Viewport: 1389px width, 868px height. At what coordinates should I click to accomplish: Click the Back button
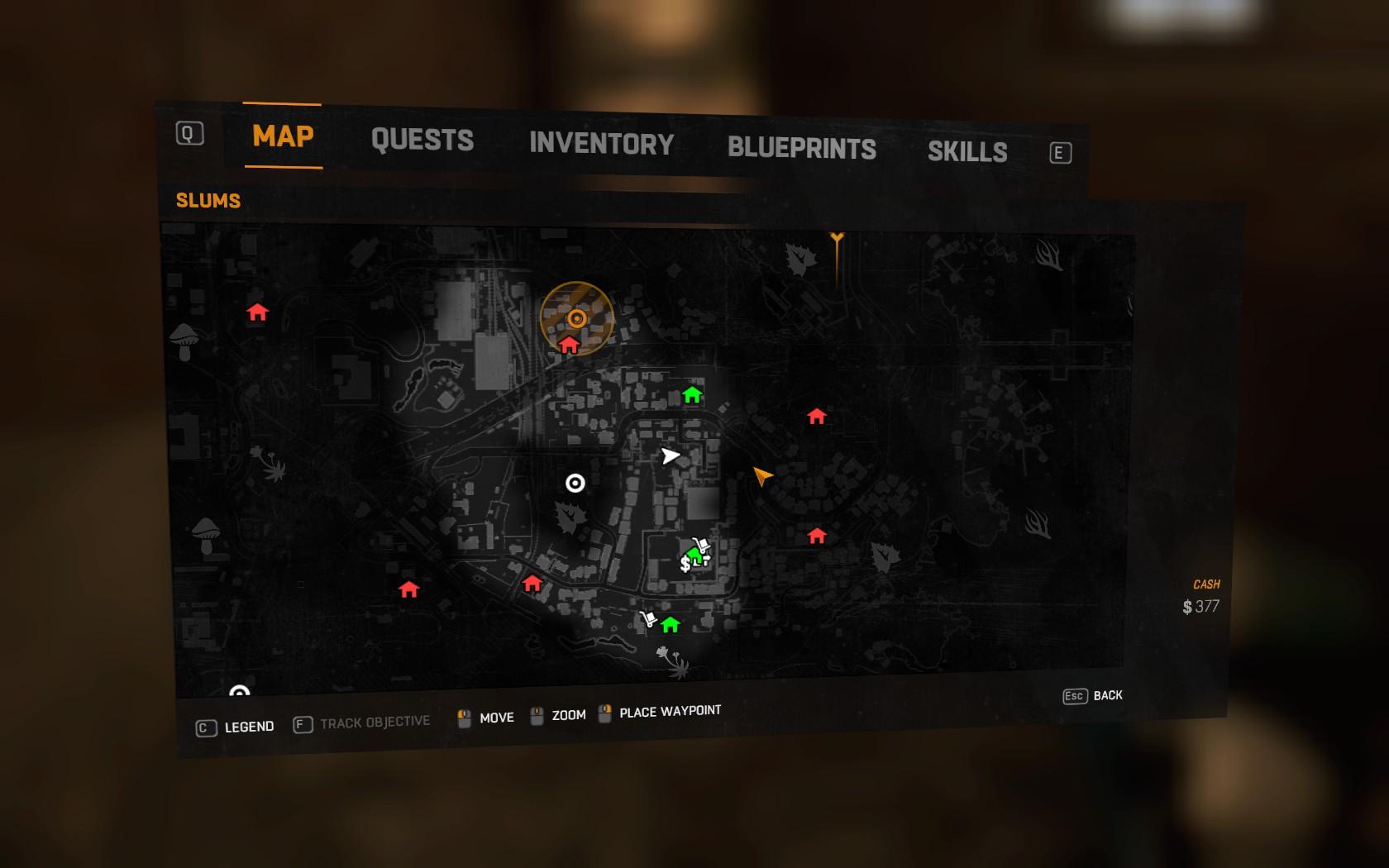[1093, 696]
